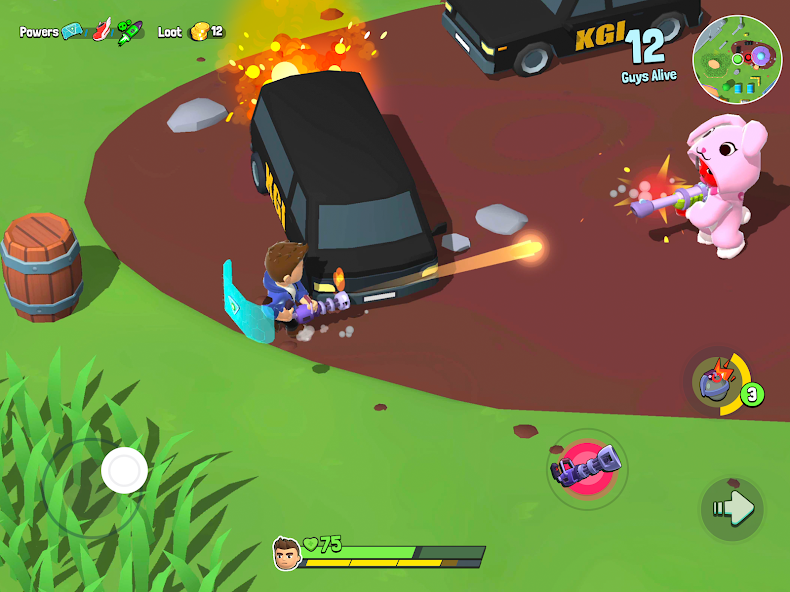Select the red sneaker speed power icon

101,32
